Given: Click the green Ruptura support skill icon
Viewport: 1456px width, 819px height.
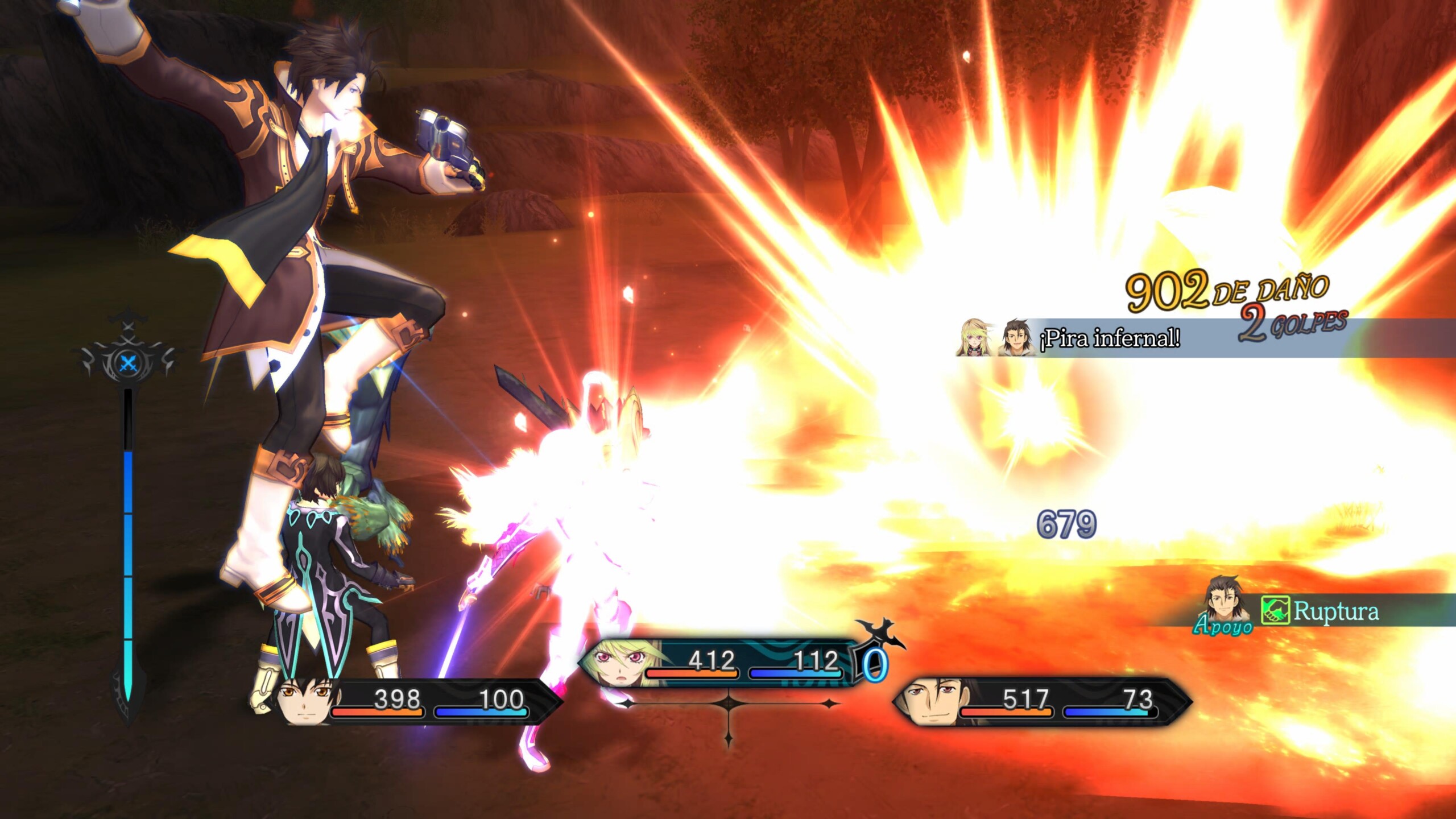Looking at the screenshot, I should coord(1275,611).
